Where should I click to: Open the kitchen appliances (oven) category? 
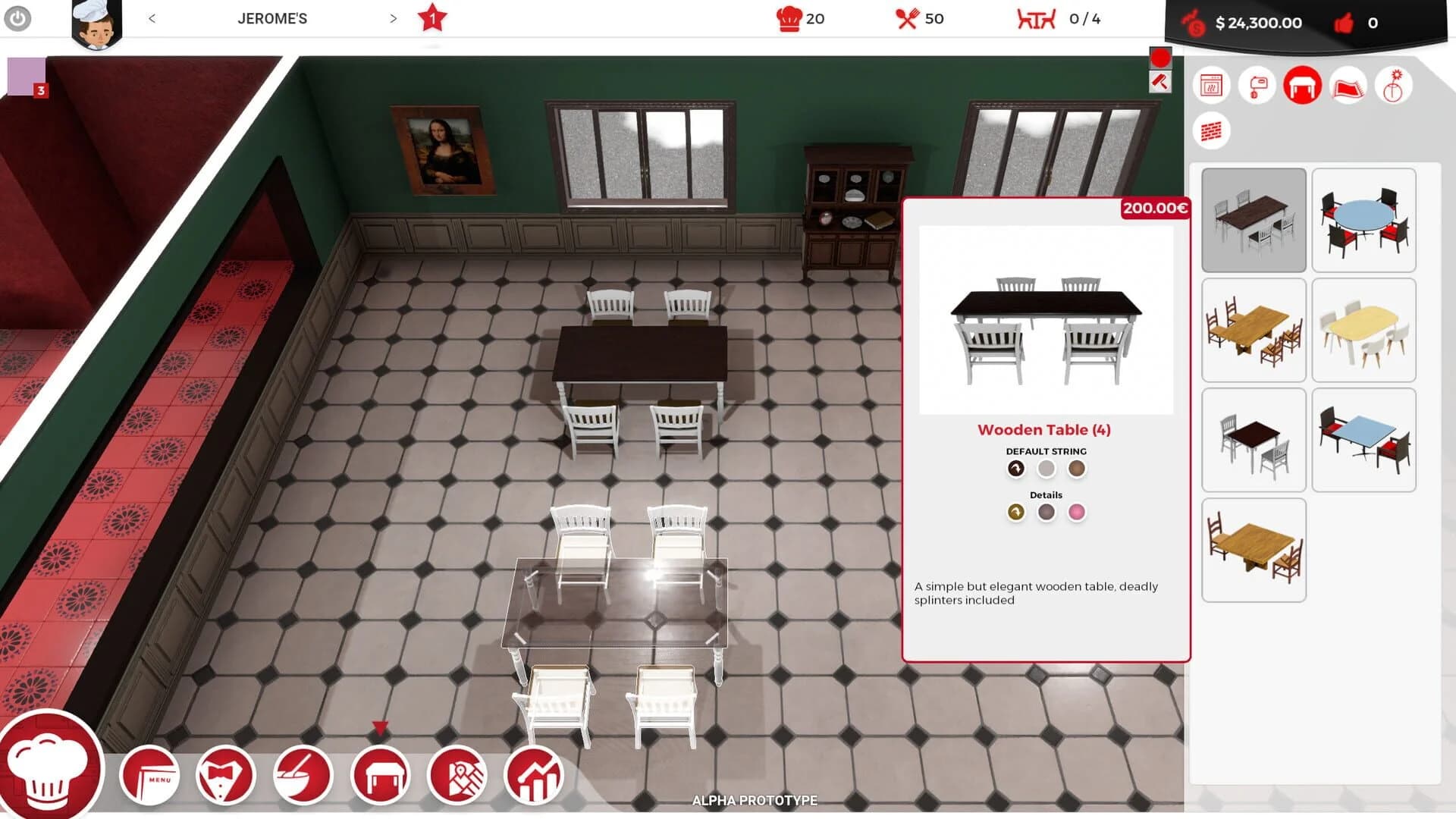1212,86
